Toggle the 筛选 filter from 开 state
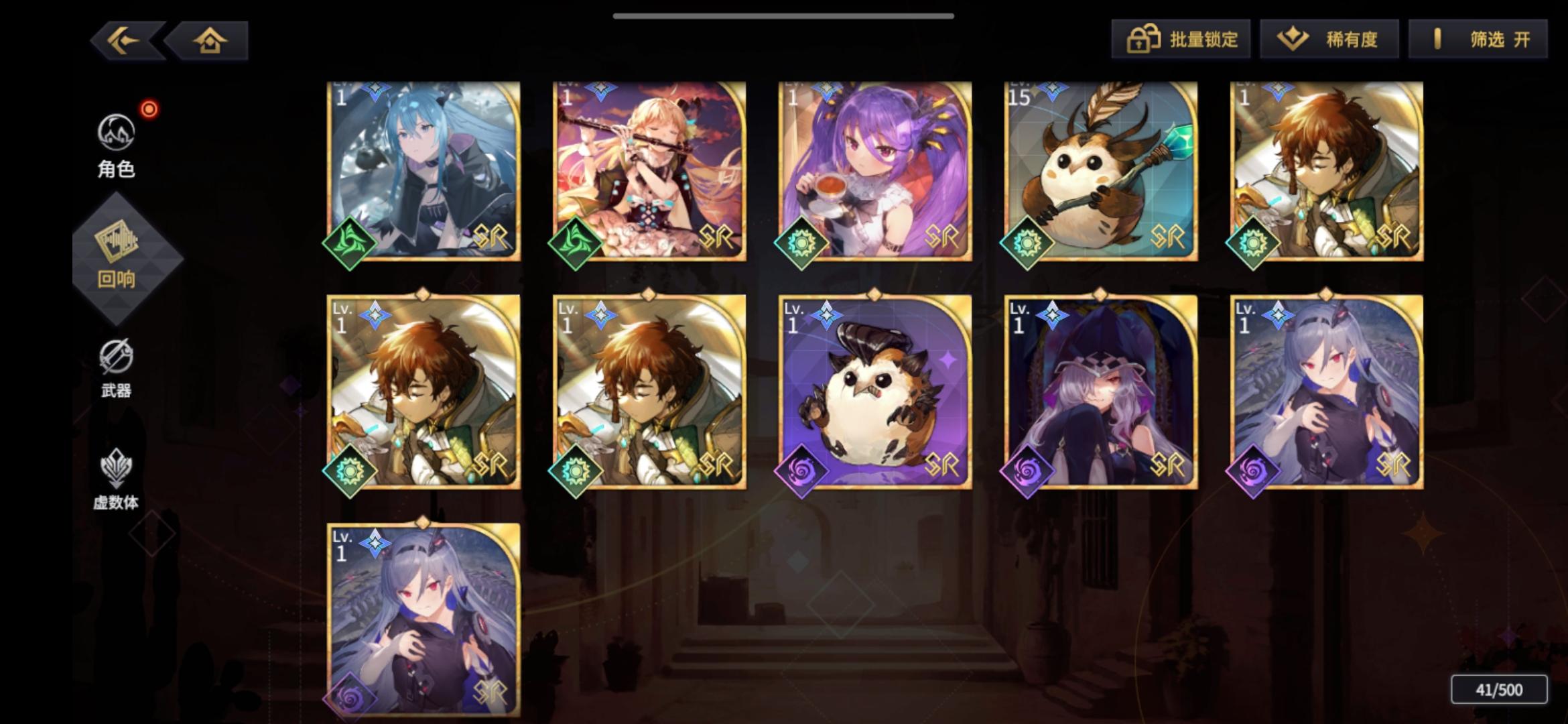1568x724 pixels. 1478,40
